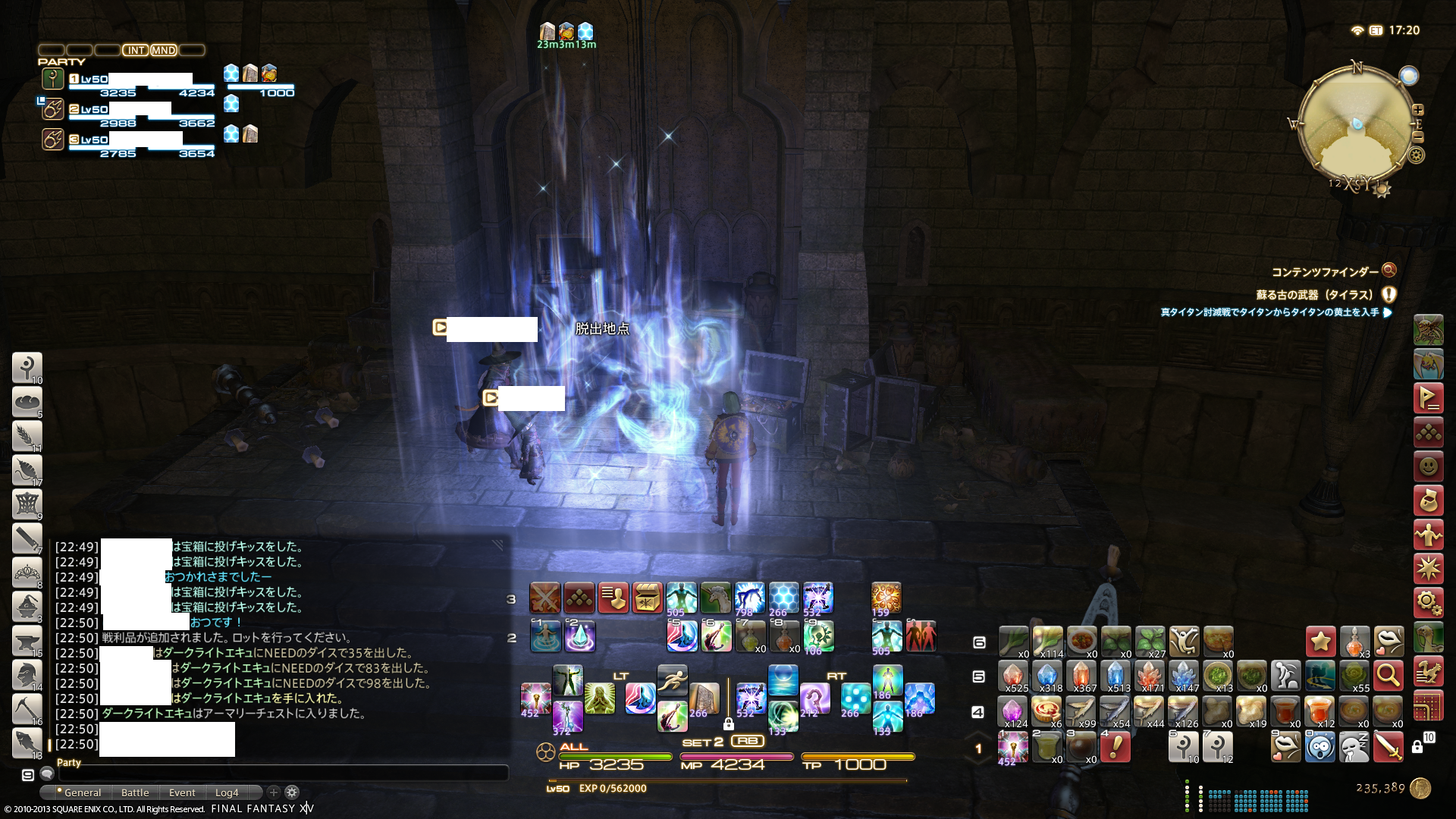This screenshot has width=1456, height=819.
Task: Show the Log4 chat tab
Action: 226,792
